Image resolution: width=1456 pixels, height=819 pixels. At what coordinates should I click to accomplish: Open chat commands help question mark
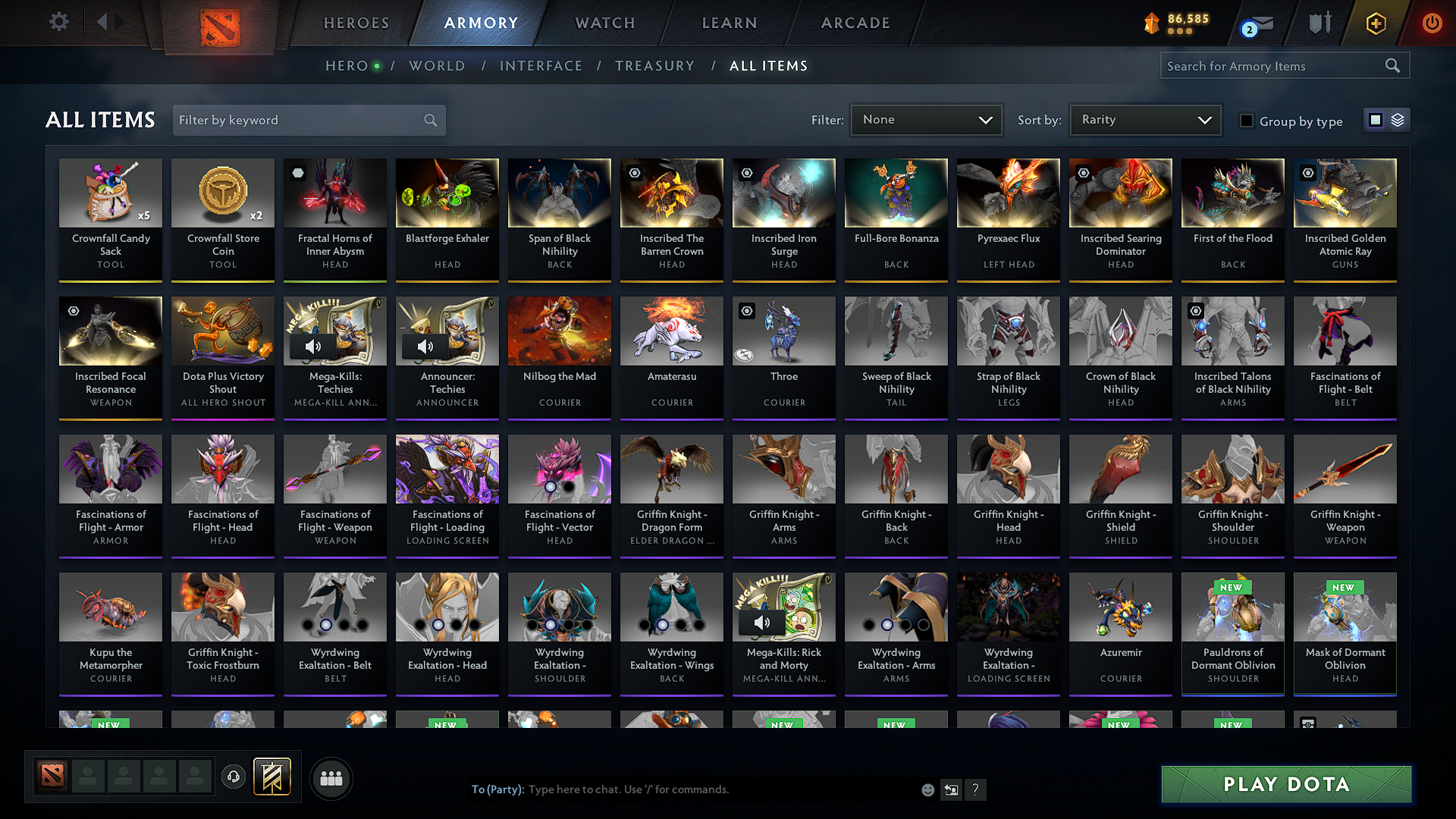pyautogui.click(x=975, y=789)
